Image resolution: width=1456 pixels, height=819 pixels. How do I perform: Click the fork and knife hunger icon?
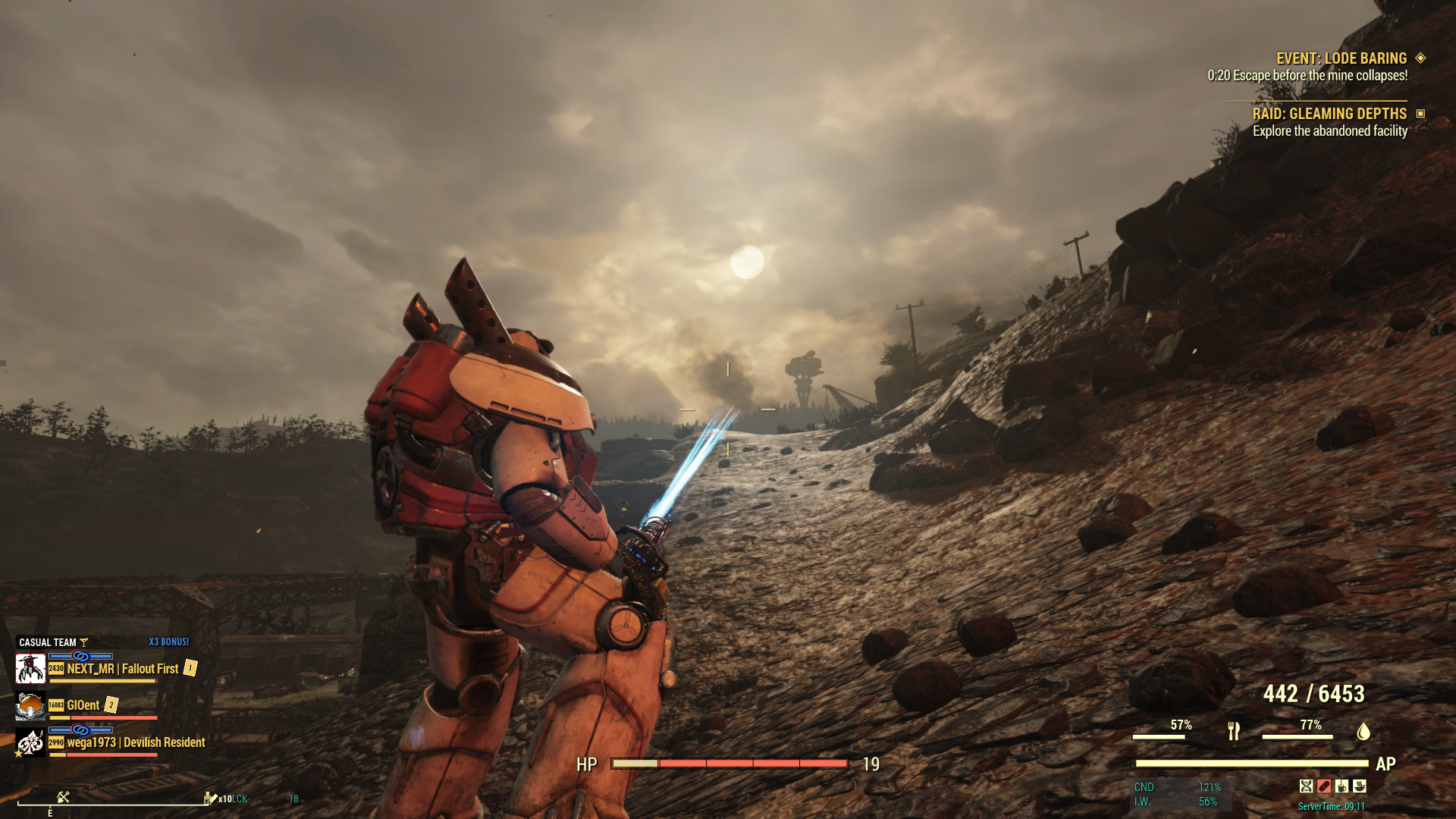coord(1234,731)
